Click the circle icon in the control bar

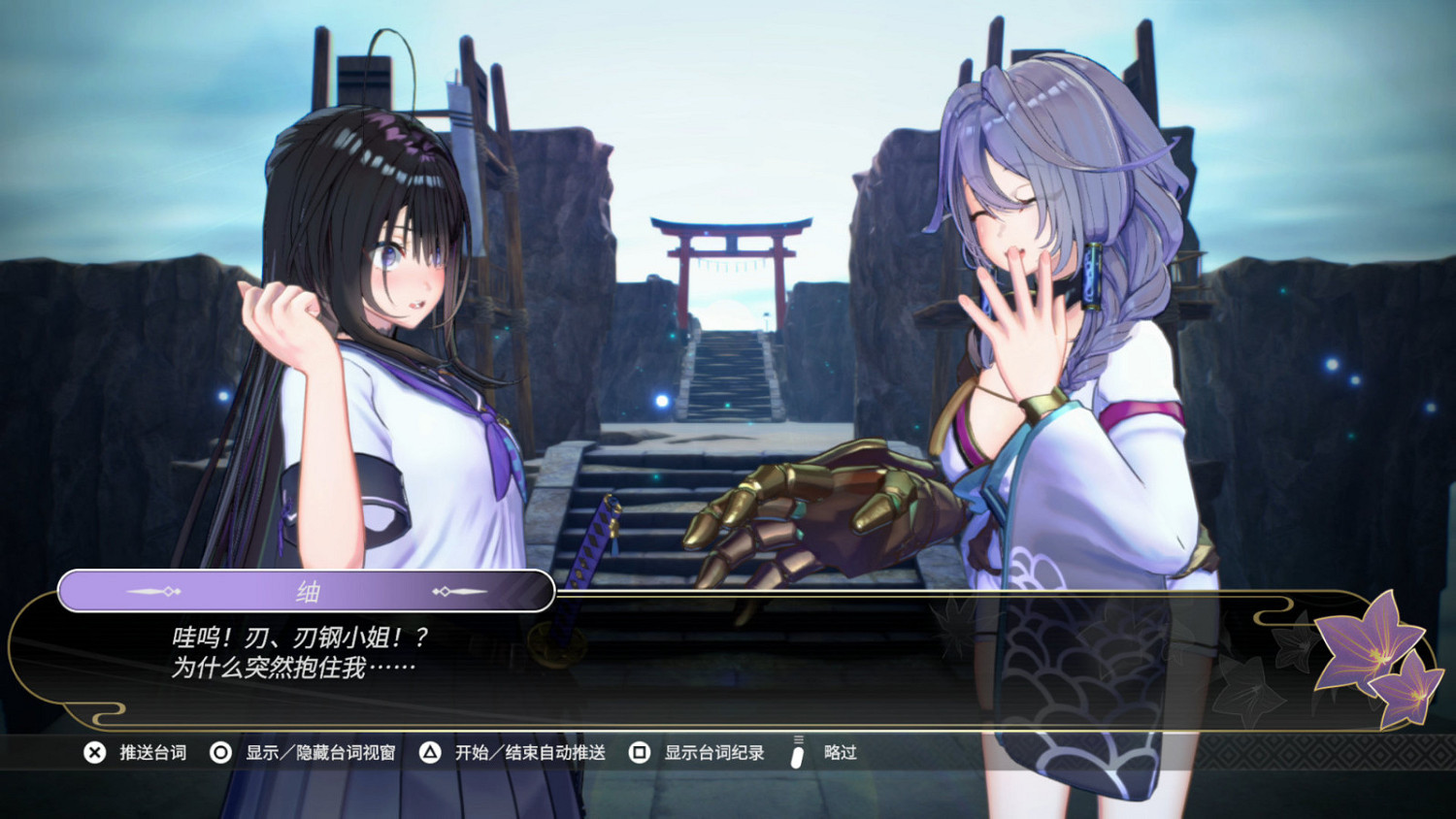tap(221, 752)
